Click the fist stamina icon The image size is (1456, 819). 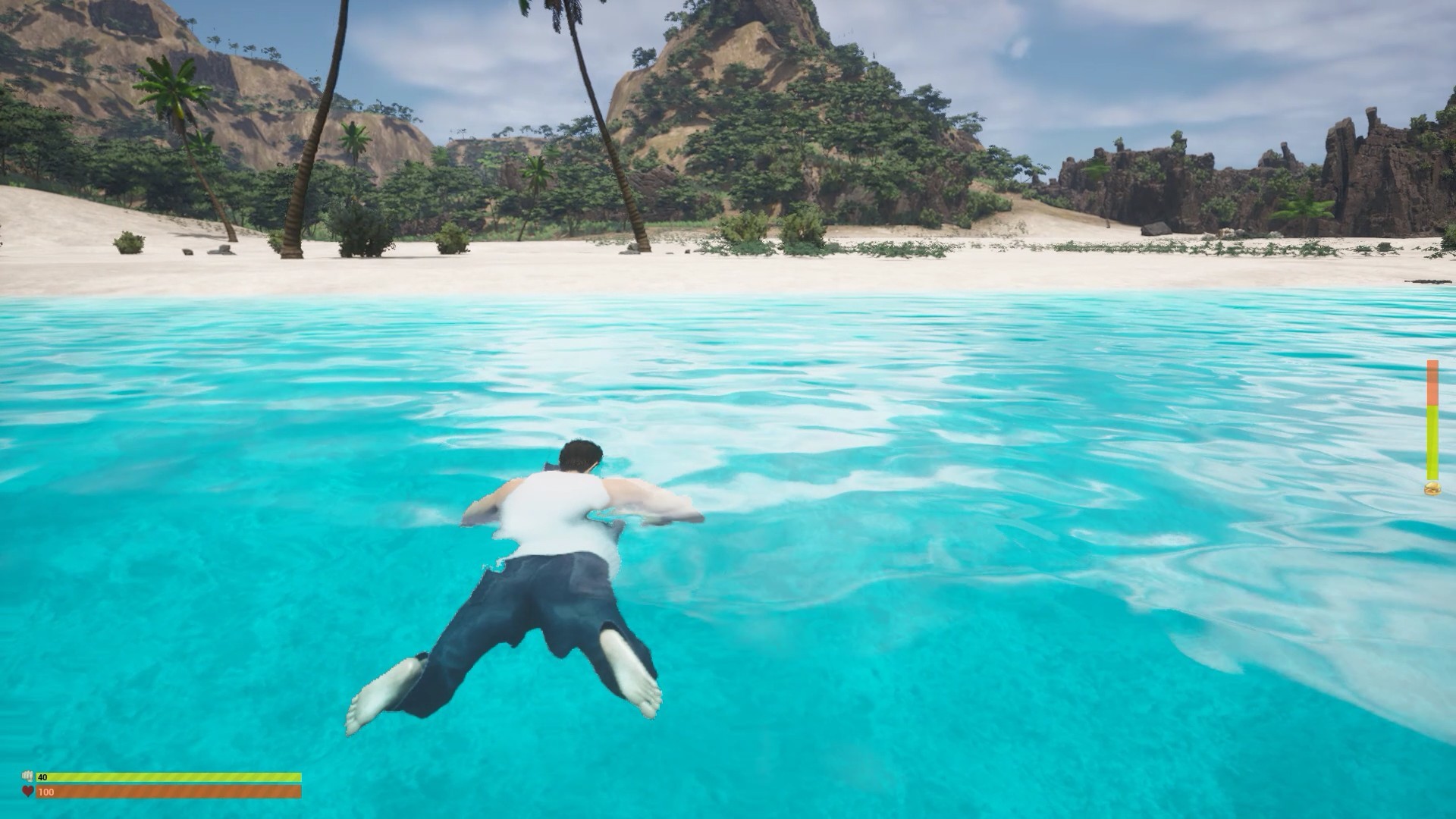(x=28, y=778)
